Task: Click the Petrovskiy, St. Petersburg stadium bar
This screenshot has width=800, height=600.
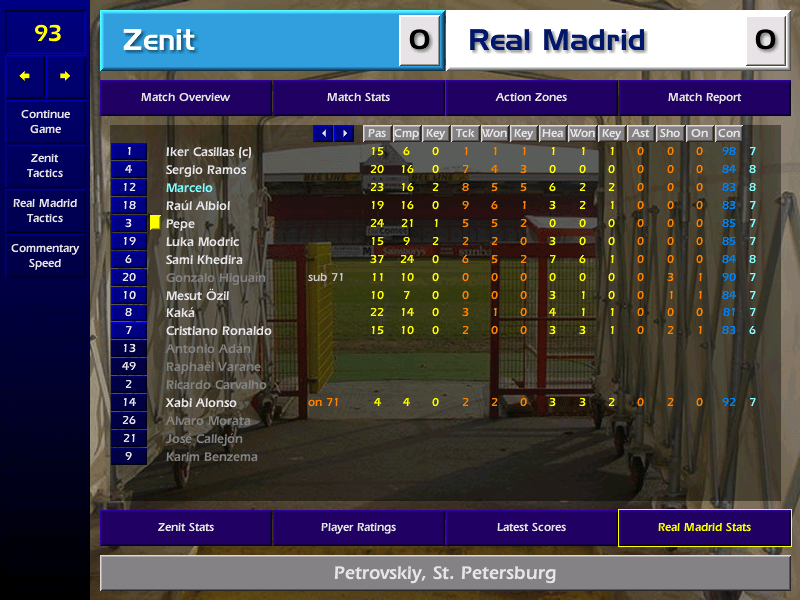Action: pos(445,574)
